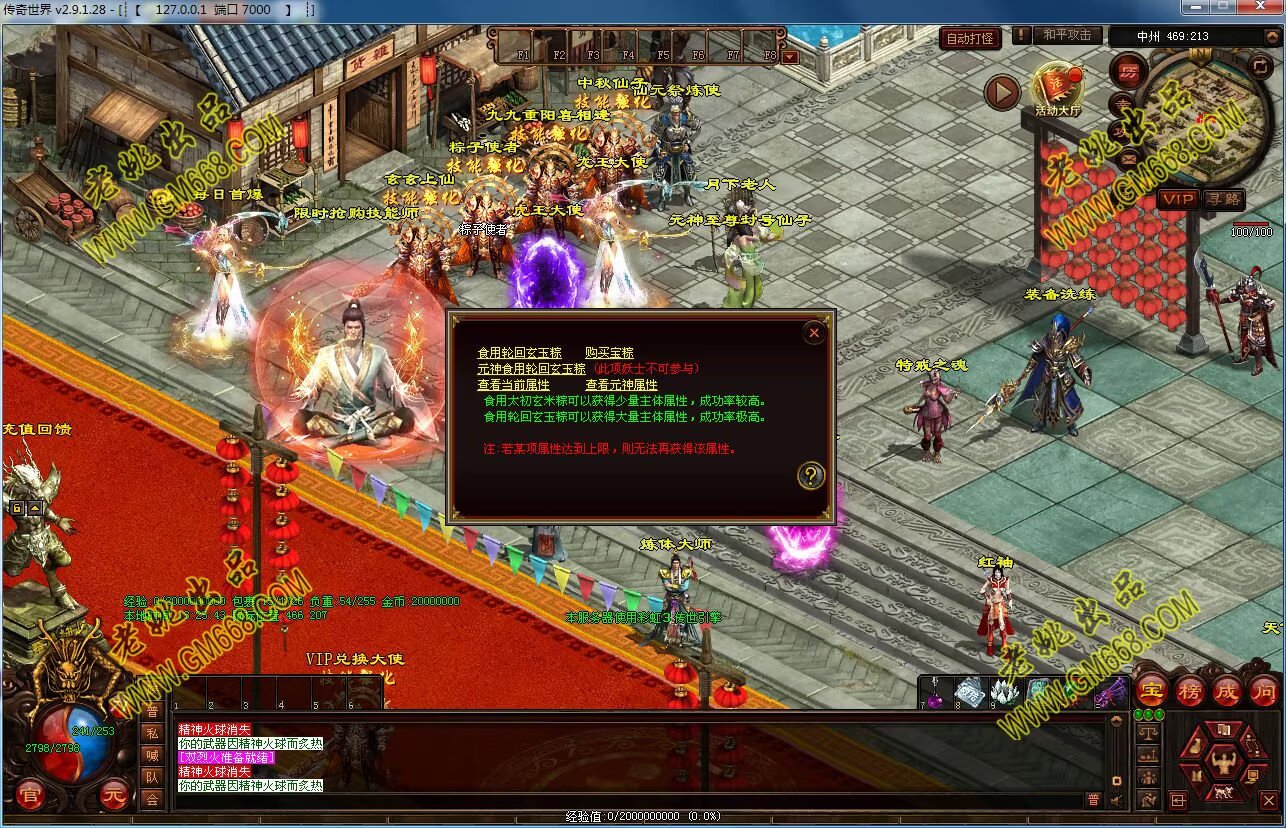Screen dimensions: 1286x828
Task: Click the round play arrow button
Action: click(1002, 93)
